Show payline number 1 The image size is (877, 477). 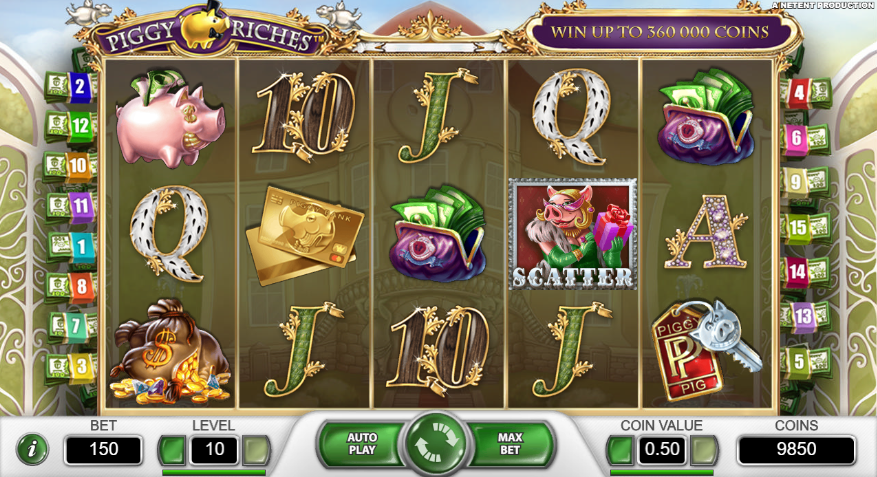(80, 245)
